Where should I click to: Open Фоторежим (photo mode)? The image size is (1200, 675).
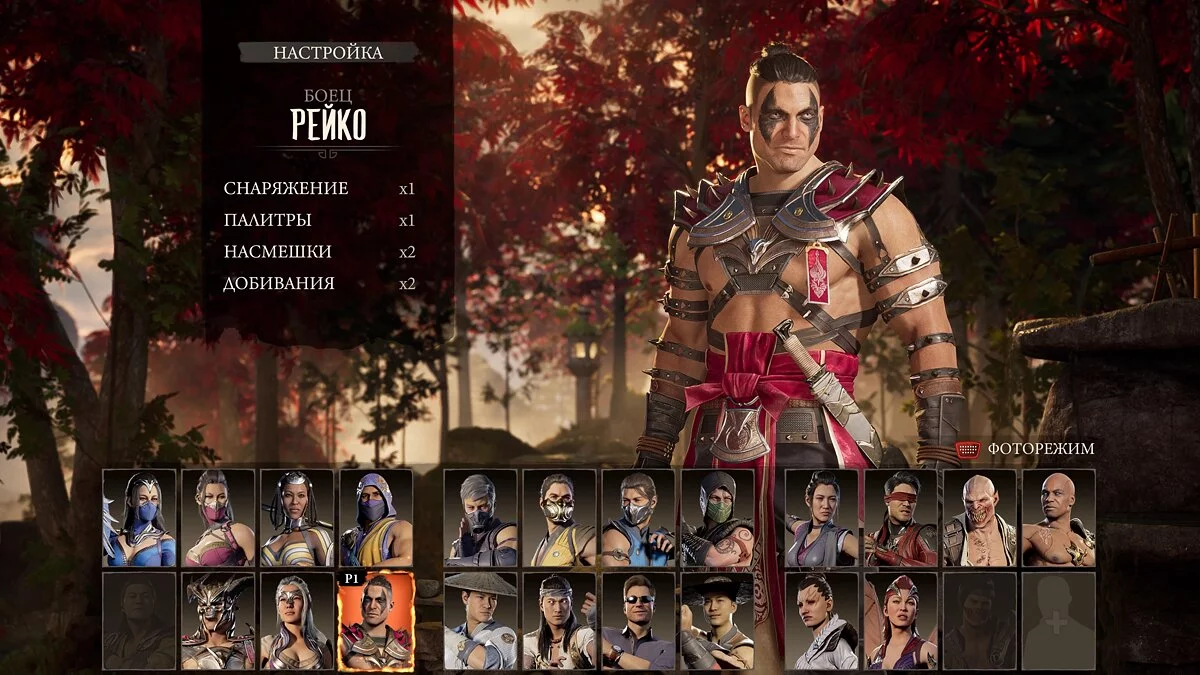point(1040,449)
